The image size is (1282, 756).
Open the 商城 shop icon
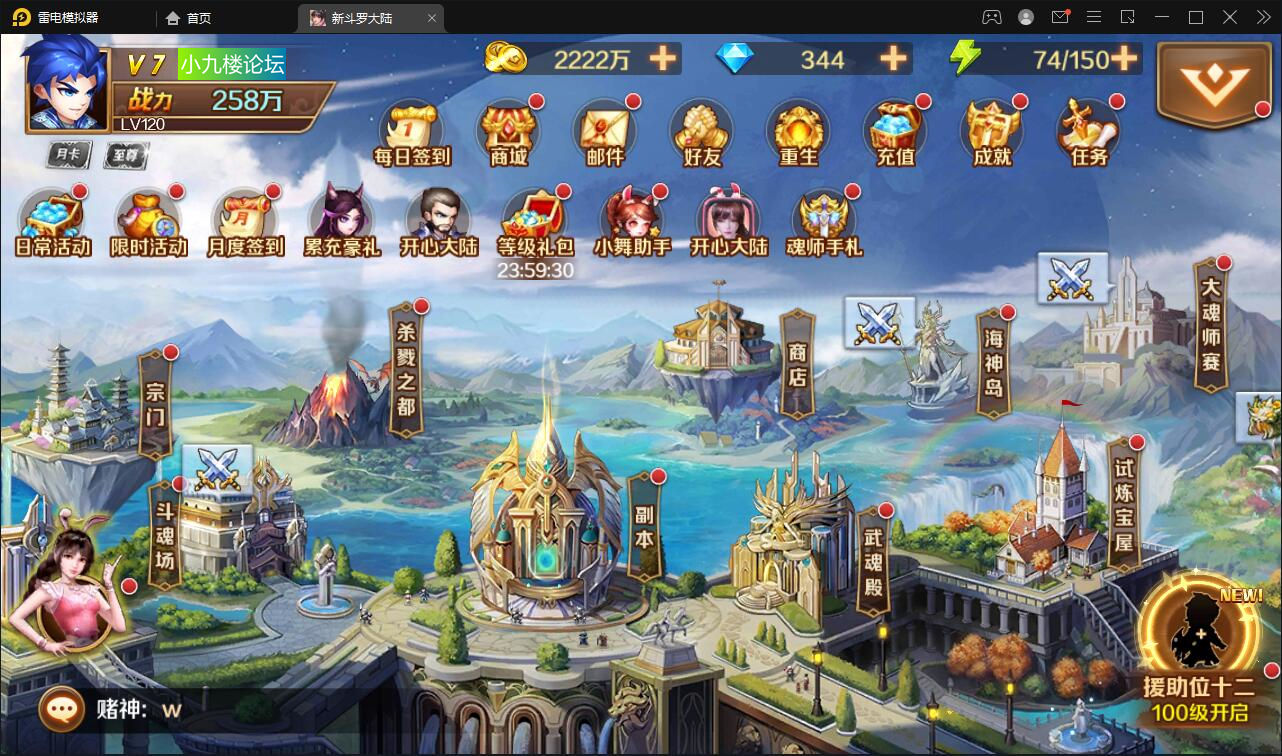coord(508,133)
